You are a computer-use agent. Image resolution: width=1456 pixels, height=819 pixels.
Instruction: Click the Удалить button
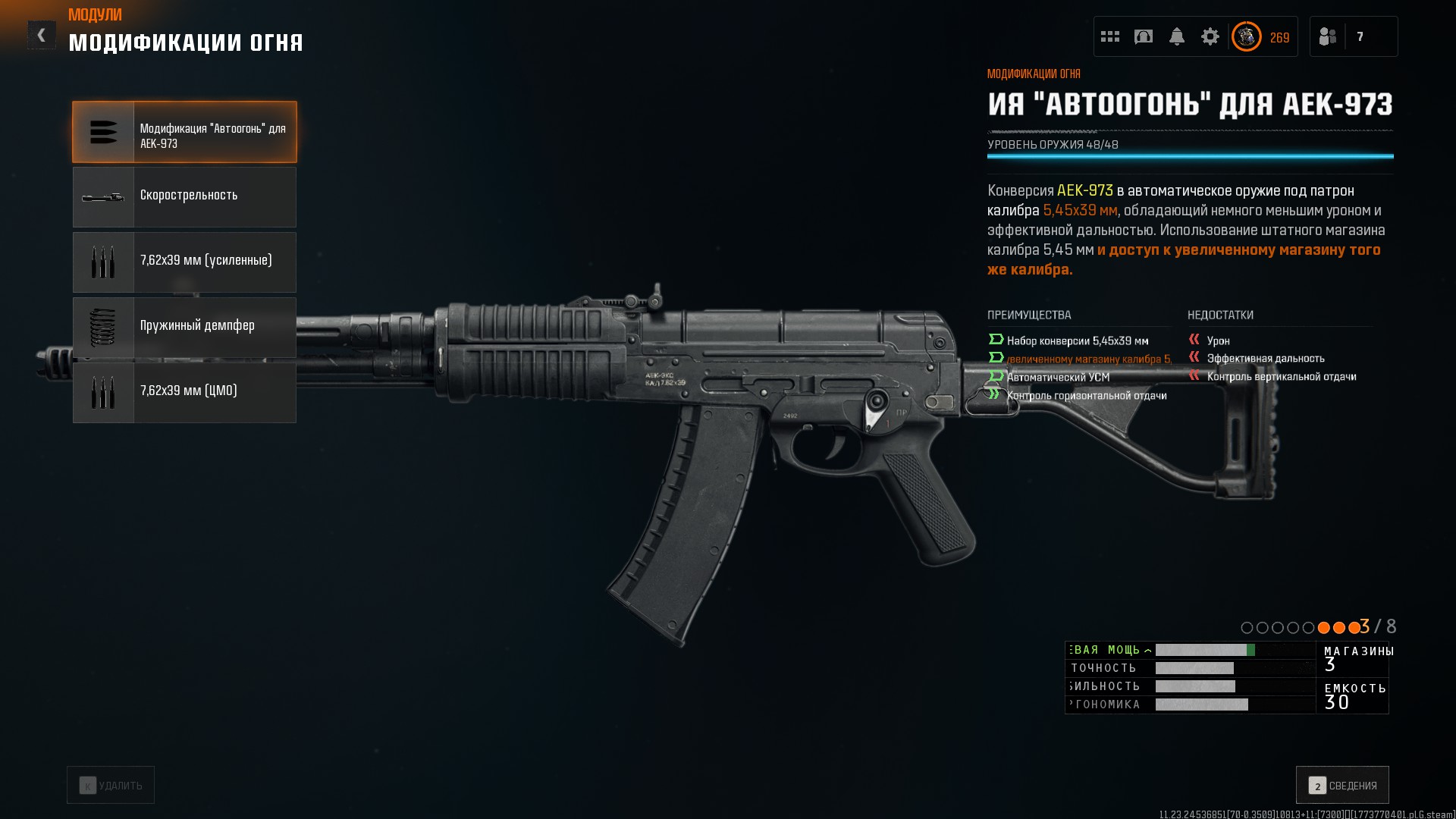point(111,785)
